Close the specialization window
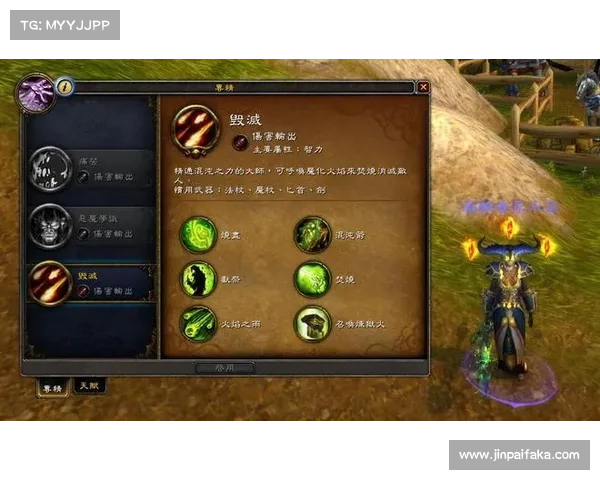Viewport: 600px width, 480px height. [423, 87]
